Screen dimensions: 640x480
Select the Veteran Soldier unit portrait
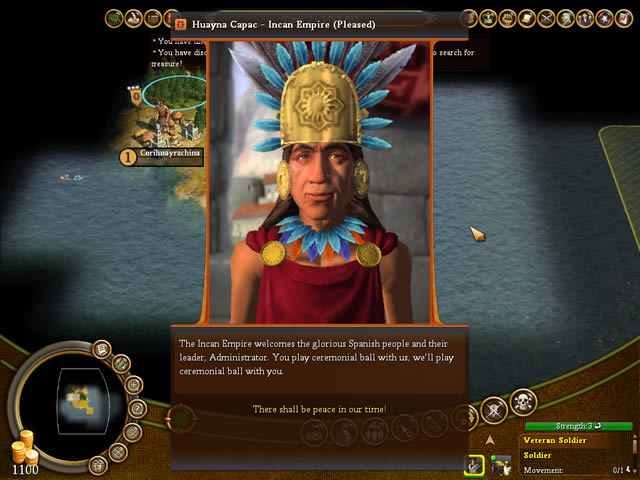pyautogui.click(x=473, y=464)
